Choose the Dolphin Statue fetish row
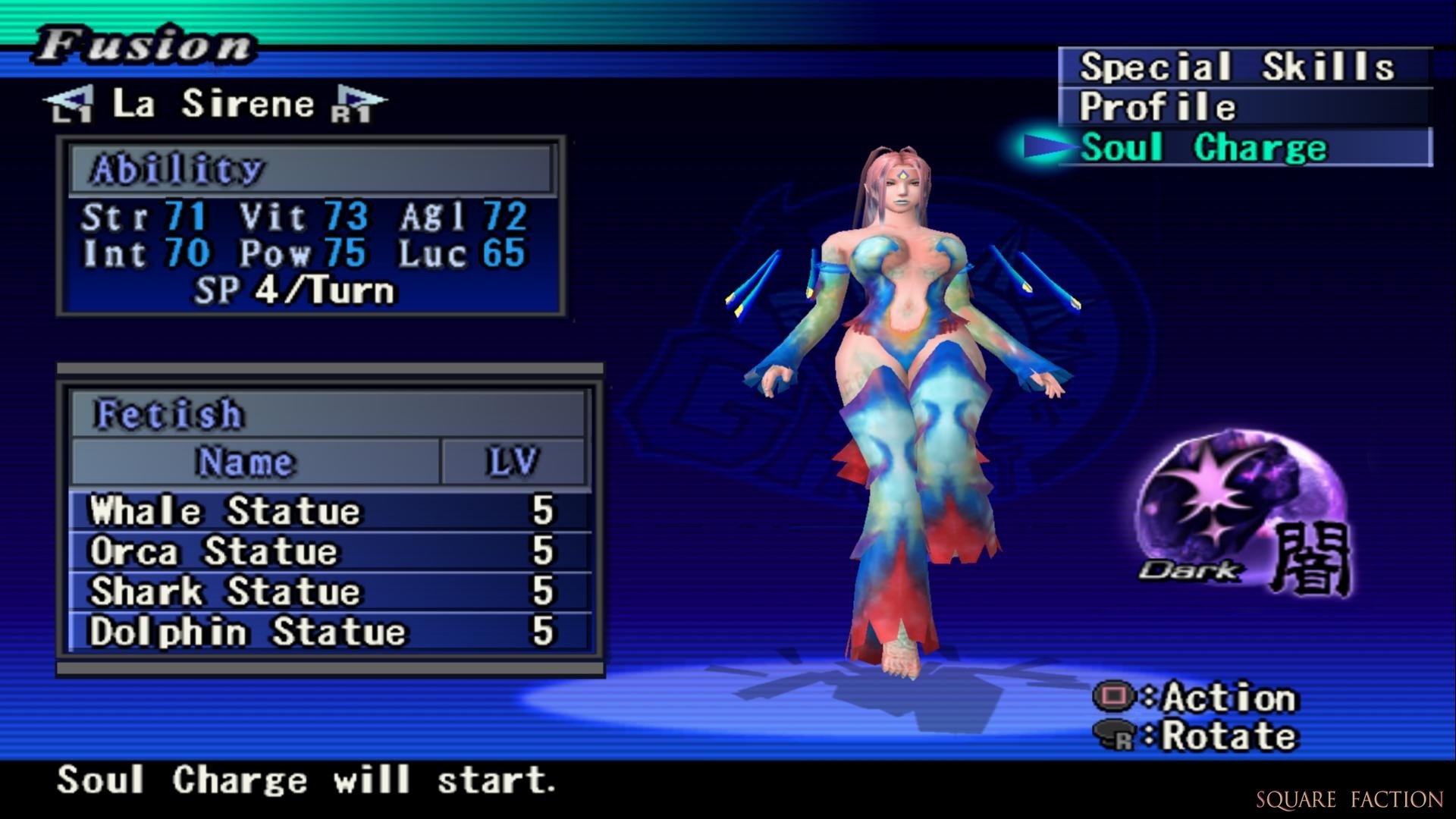Image resolution: width=1456 pixels, height=819 pixels. coord(329,632)
